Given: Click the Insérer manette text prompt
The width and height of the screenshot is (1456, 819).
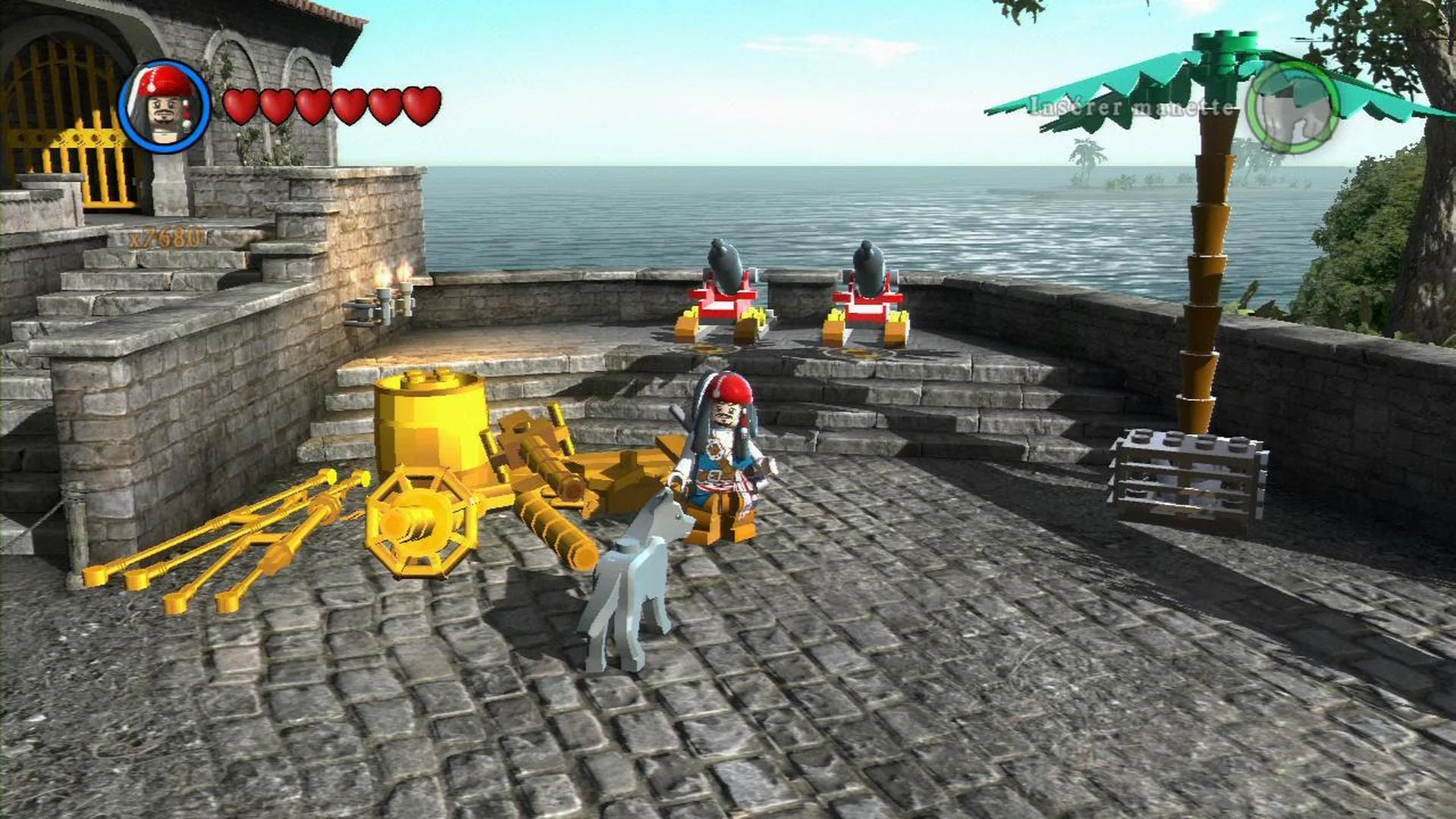Looking at the screenshot, I should (x=1130, y=106).
